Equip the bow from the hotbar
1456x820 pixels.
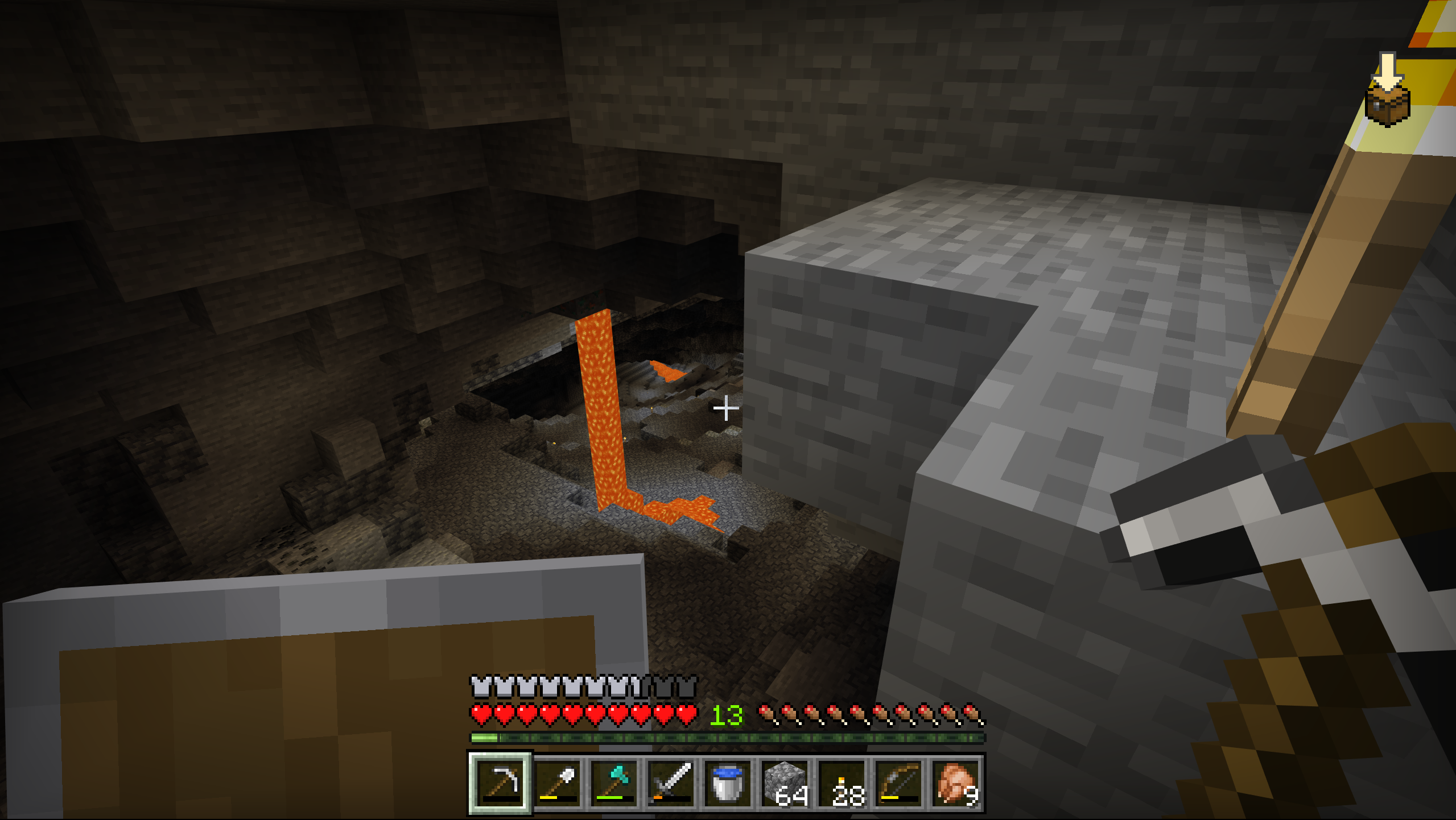click(899, 783)
